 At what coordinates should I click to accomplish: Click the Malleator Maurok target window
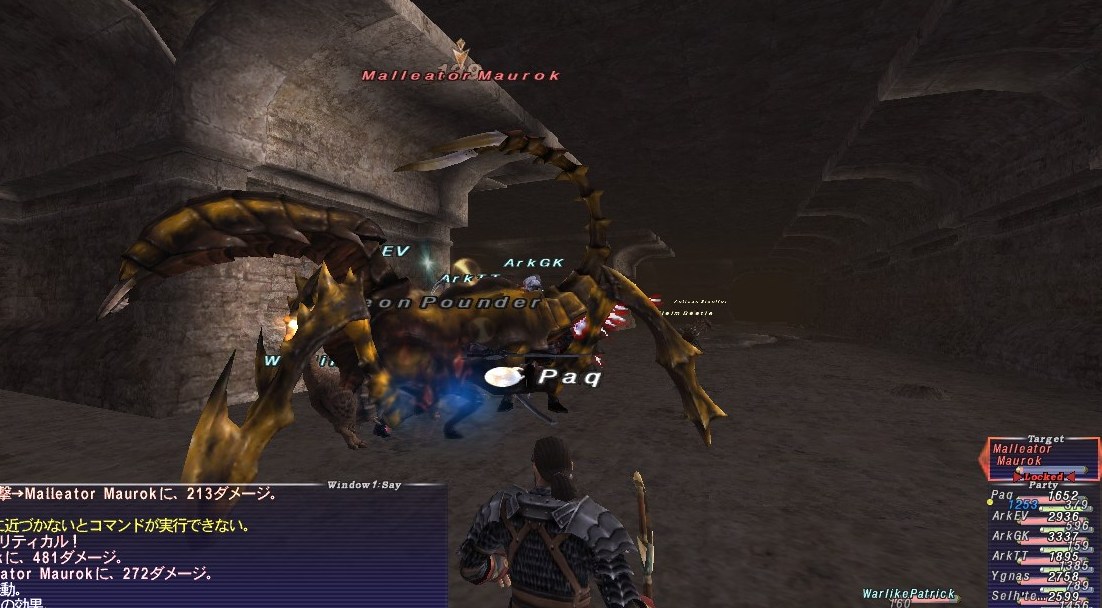tap(1042, 457)
